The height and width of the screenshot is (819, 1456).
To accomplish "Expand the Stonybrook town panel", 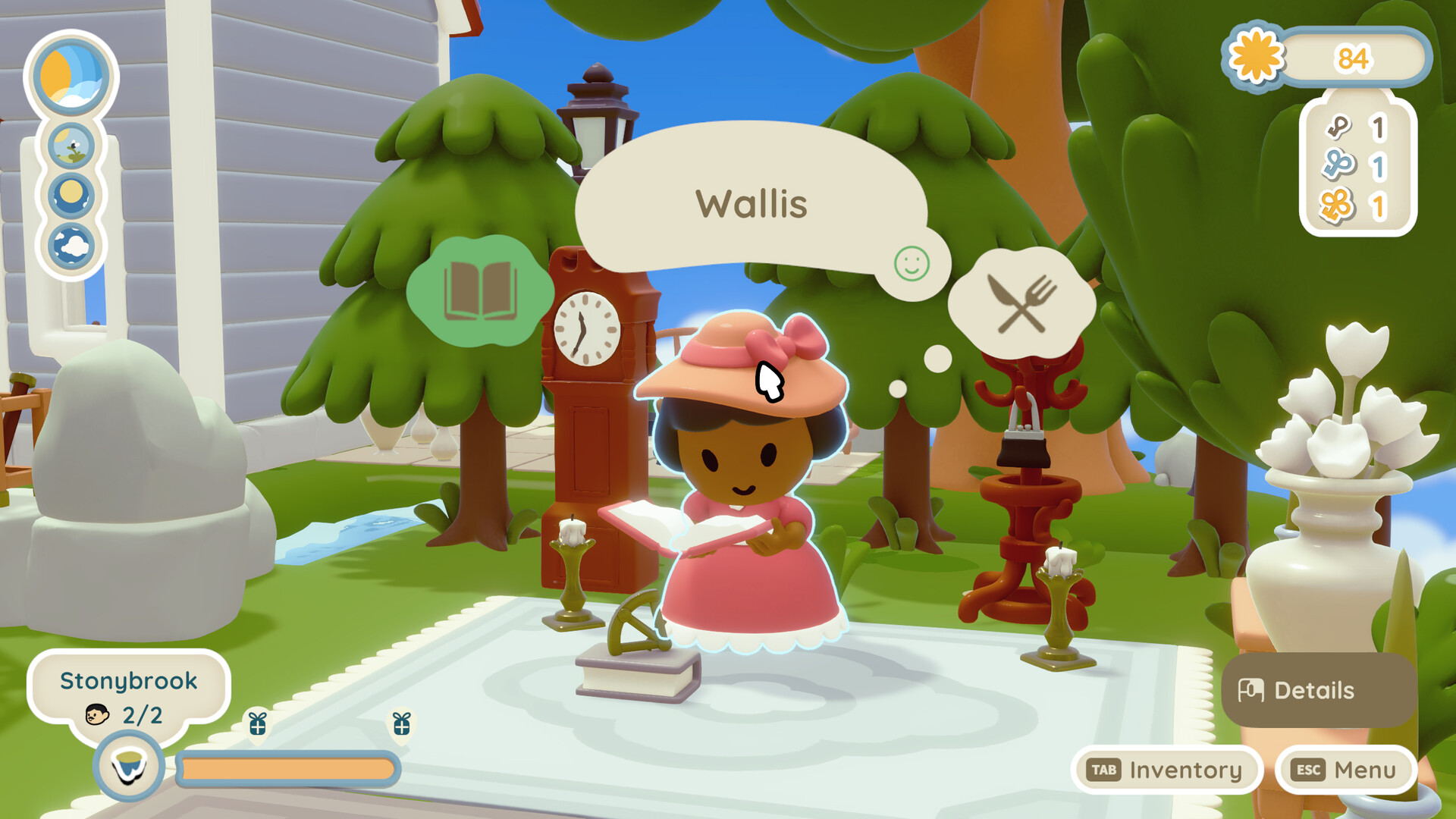I will point(129,681).
